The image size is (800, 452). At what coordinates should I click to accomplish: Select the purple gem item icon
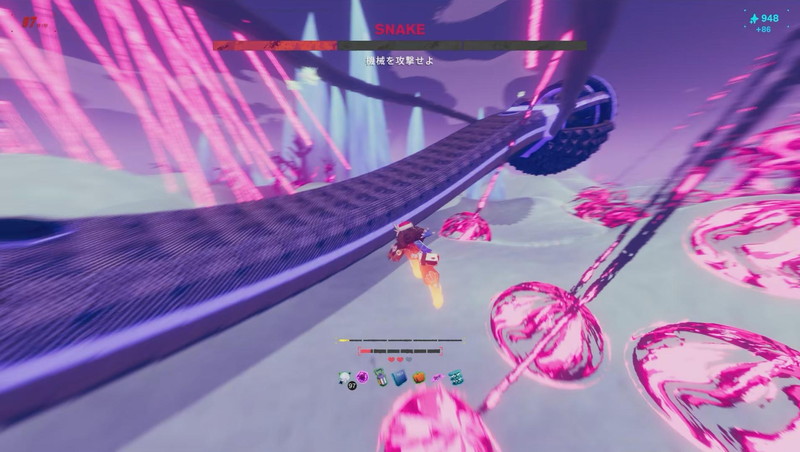(362, 377)
